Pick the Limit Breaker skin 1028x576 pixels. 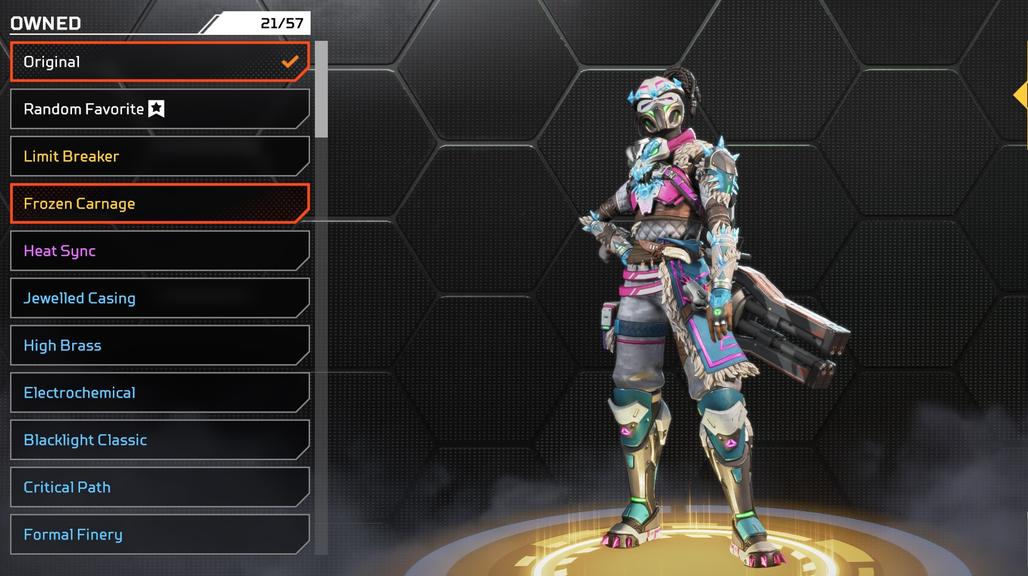pos(160,156)
